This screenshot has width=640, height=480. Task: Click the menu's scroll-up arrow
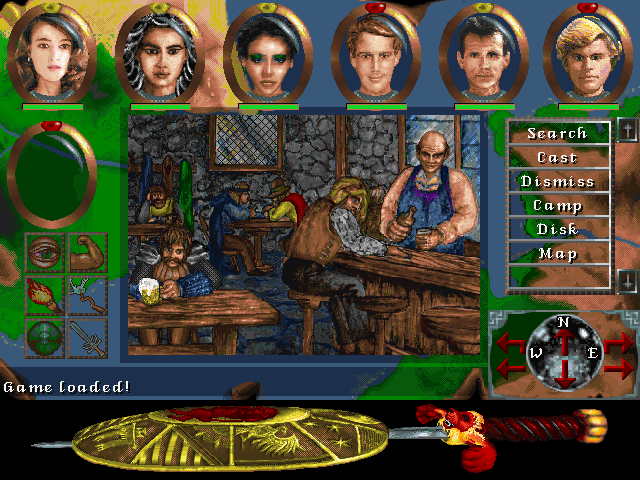tap(627, 131)
